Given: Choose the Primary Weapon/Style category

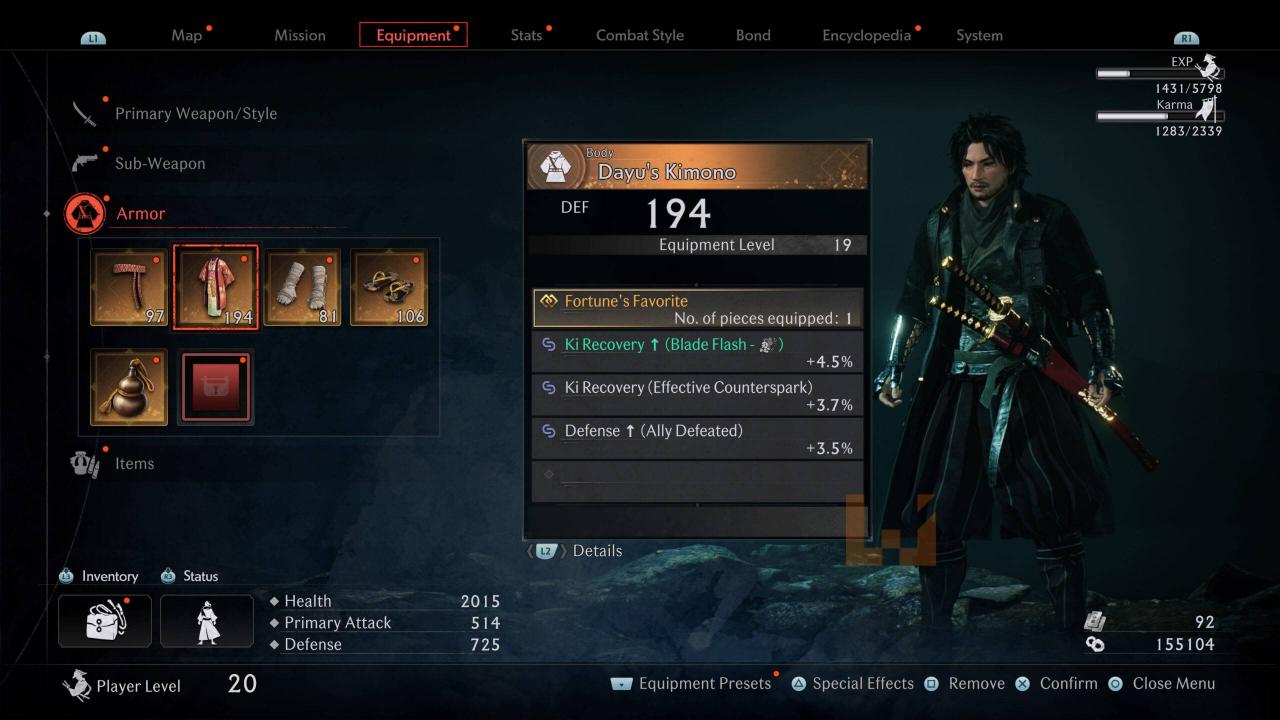Looking at the screenshot, I should pos(195,113).
